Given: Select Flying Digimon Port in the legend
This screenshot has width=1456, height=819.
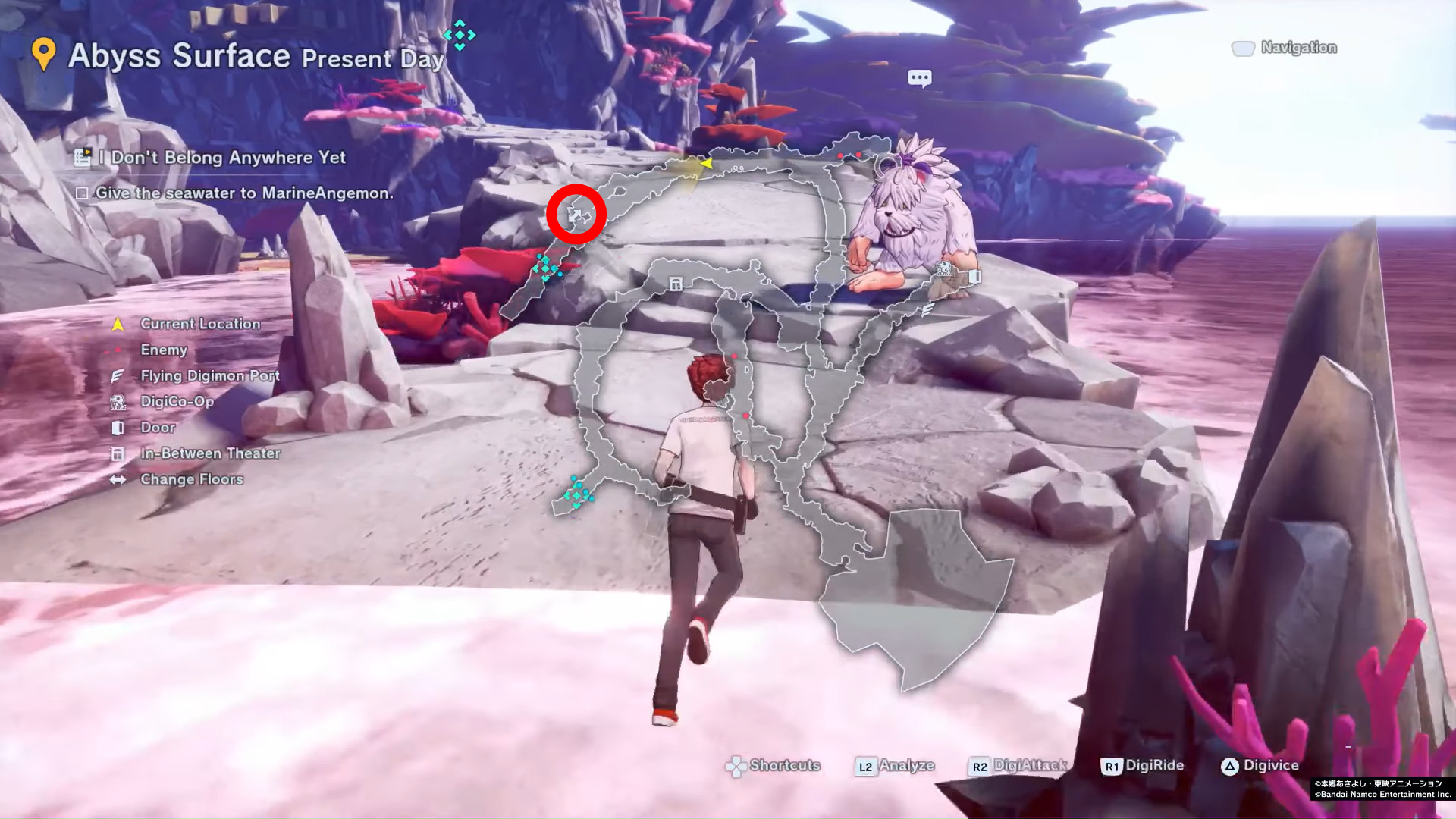Looking at the screenshot, I should coord(209,375).
